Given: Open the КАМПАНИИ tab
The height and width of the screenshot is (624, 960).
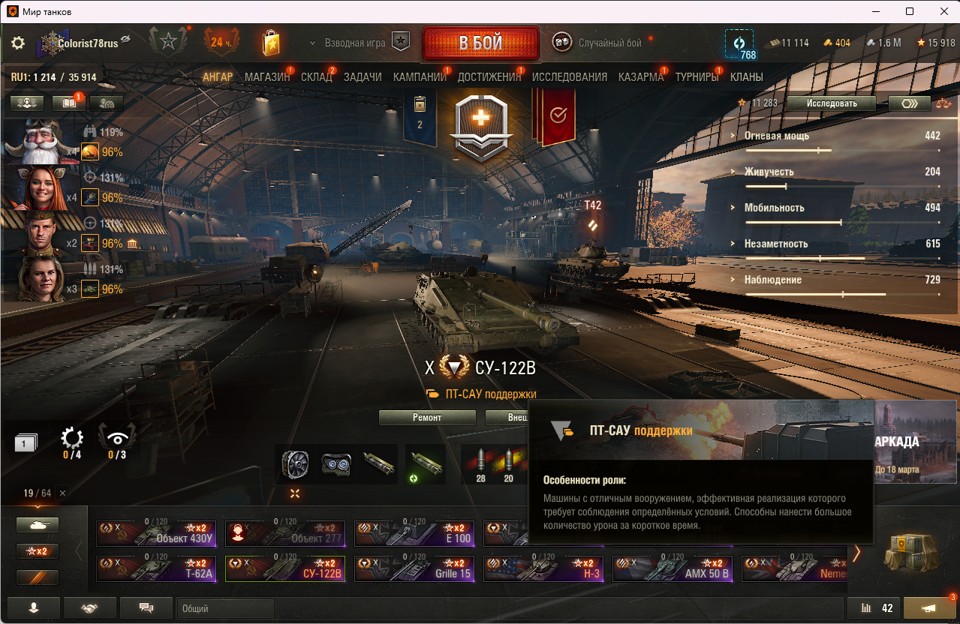Looking at the screenshot, I should 419,77.
